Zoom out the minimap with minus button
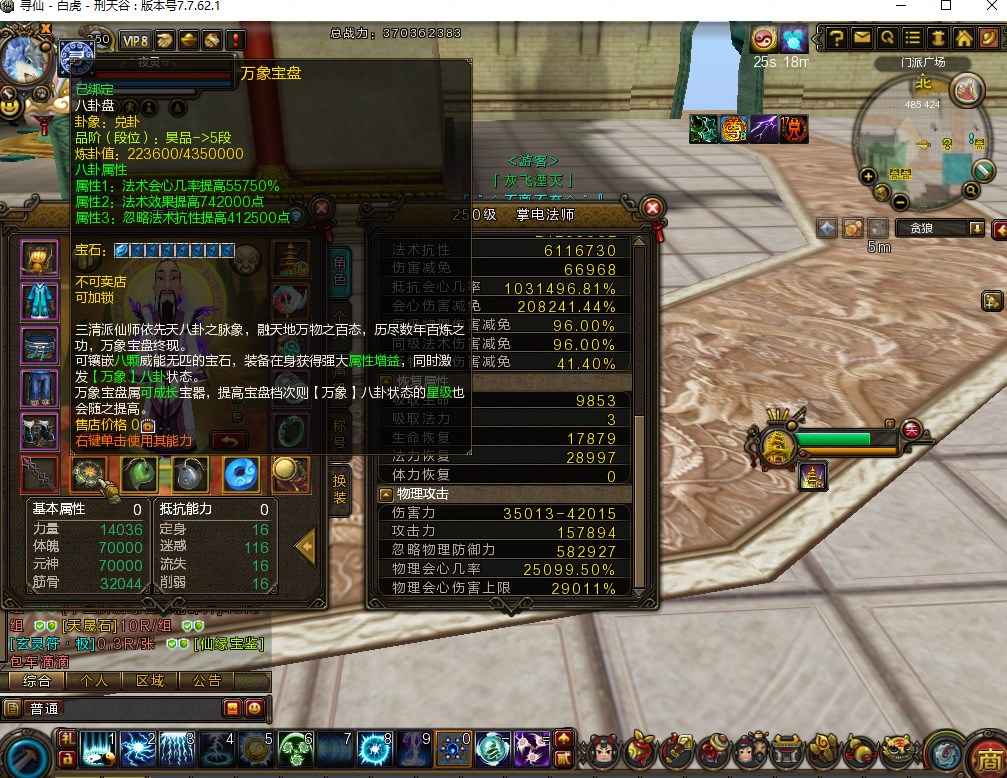Screen dimensions: 1007x778 click(x=900, y=201)
